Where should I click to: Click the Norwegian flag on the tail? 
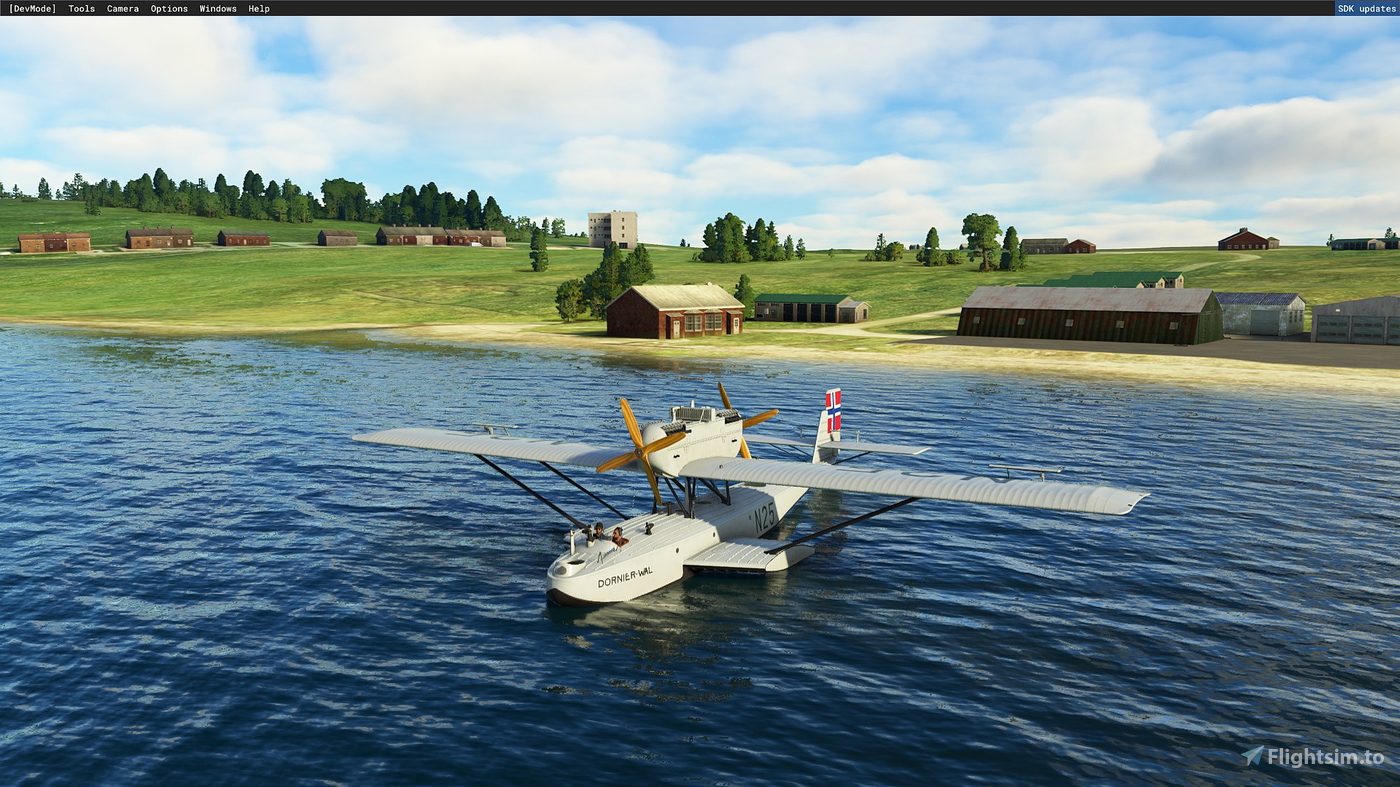[x=836, y=408]
